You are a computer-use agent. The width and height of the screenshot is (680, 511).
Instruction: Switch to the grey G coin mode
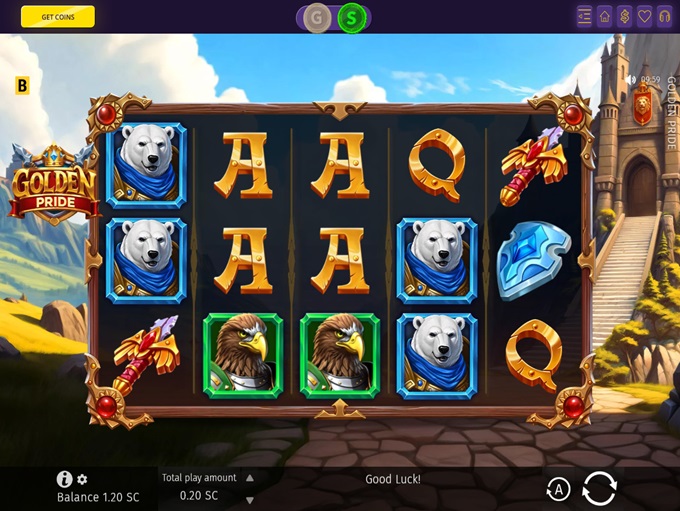318,17
